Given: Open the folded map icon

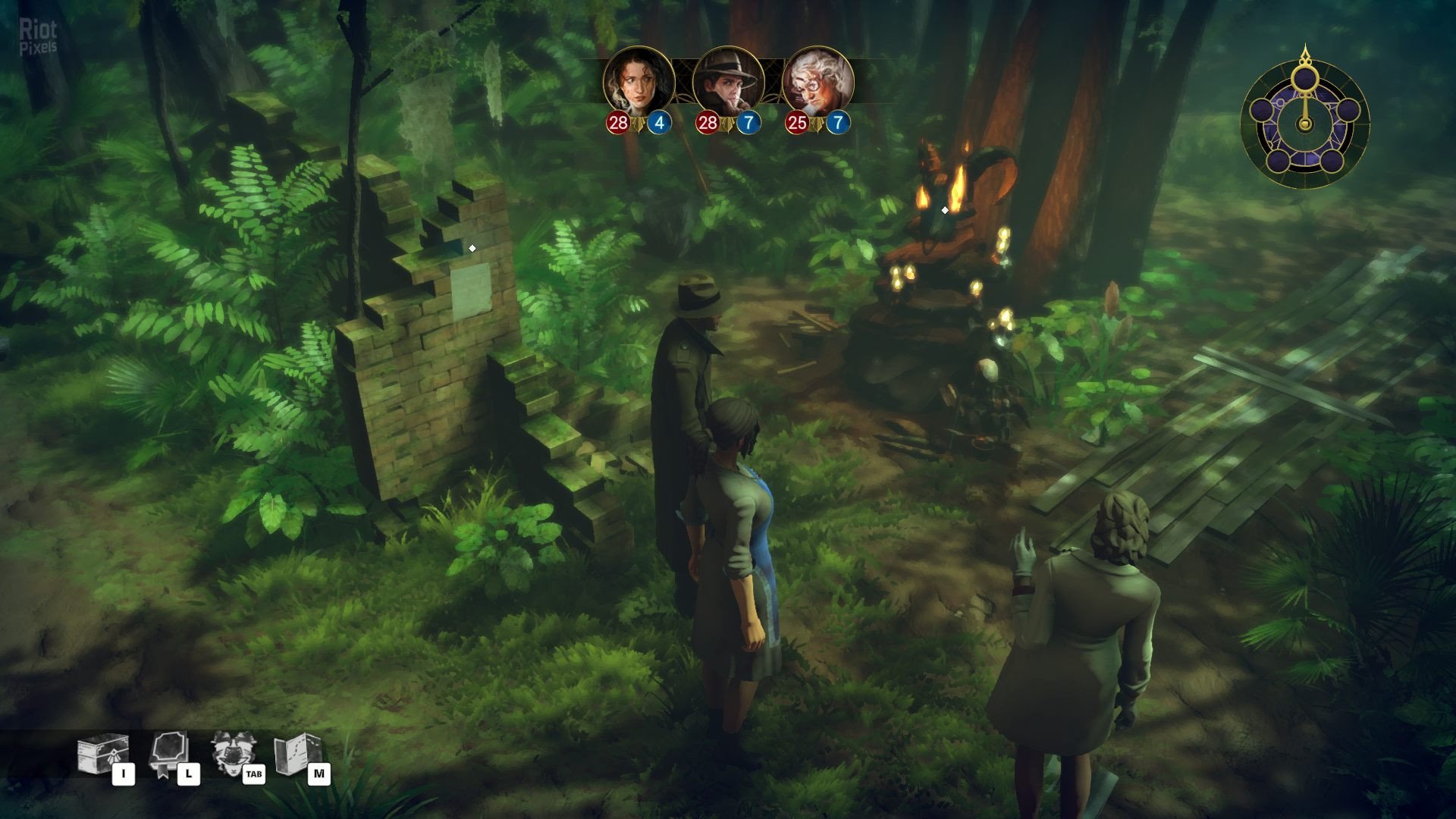Looking at the screenshot, I should [297, 755].
